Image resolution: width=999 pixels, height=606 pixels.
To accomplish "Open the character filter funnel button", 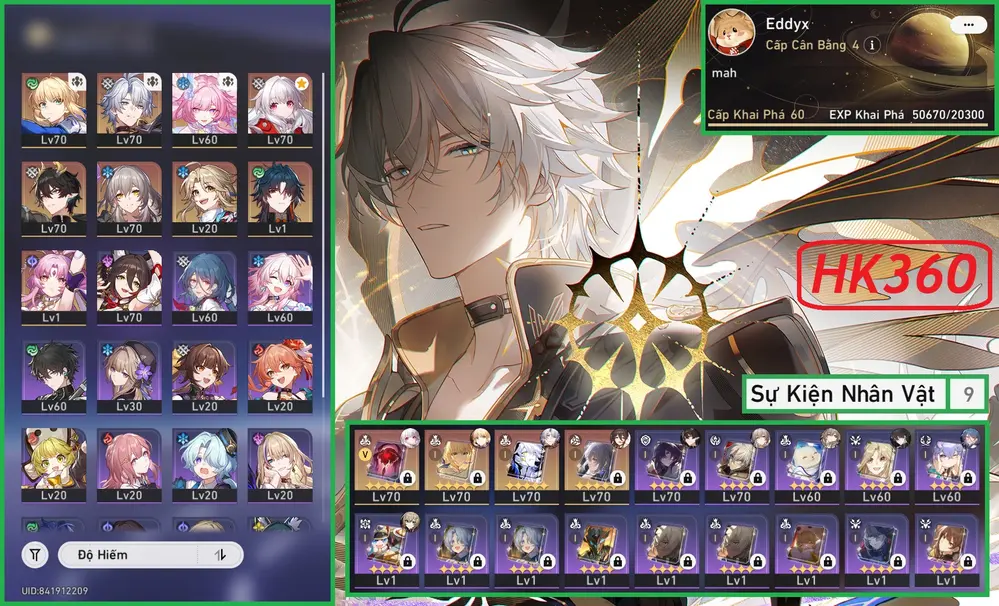I will tap(35, 555).
